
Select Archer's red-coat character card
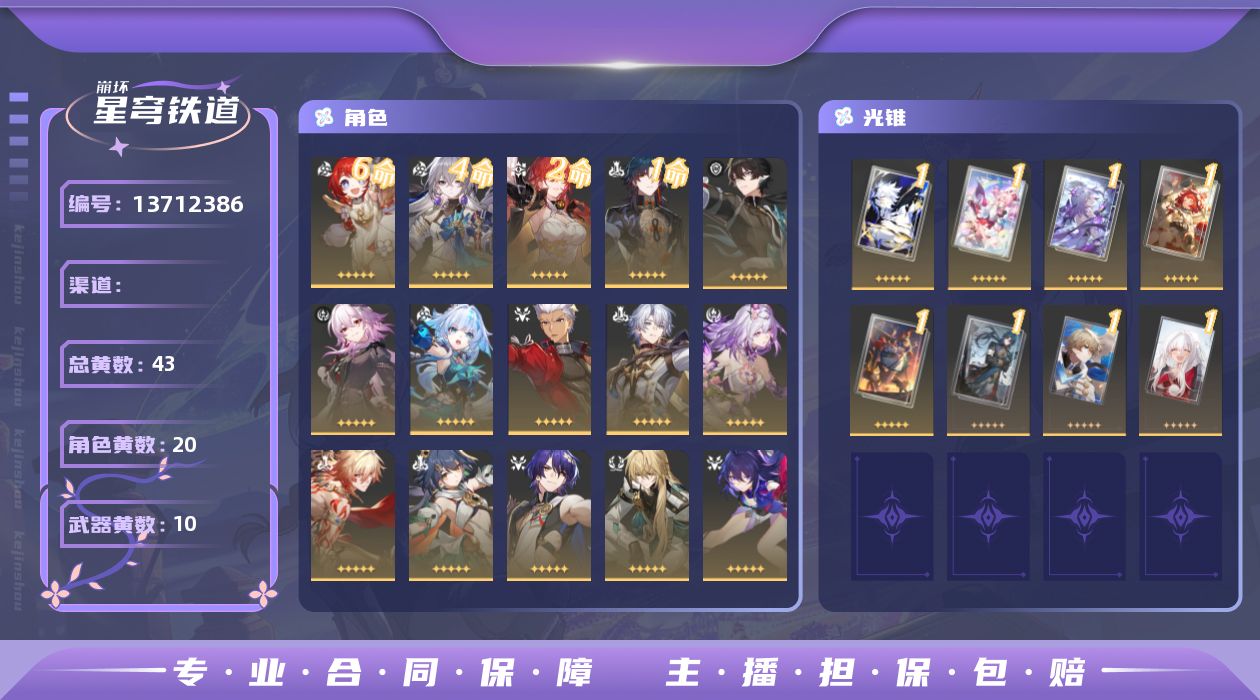[548, 369]
